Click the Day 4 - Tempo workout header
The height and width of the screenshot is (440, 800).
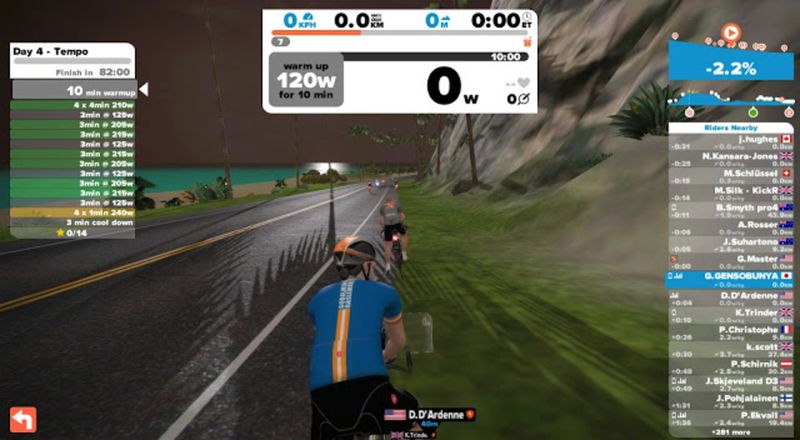click(x=72, y=51)
